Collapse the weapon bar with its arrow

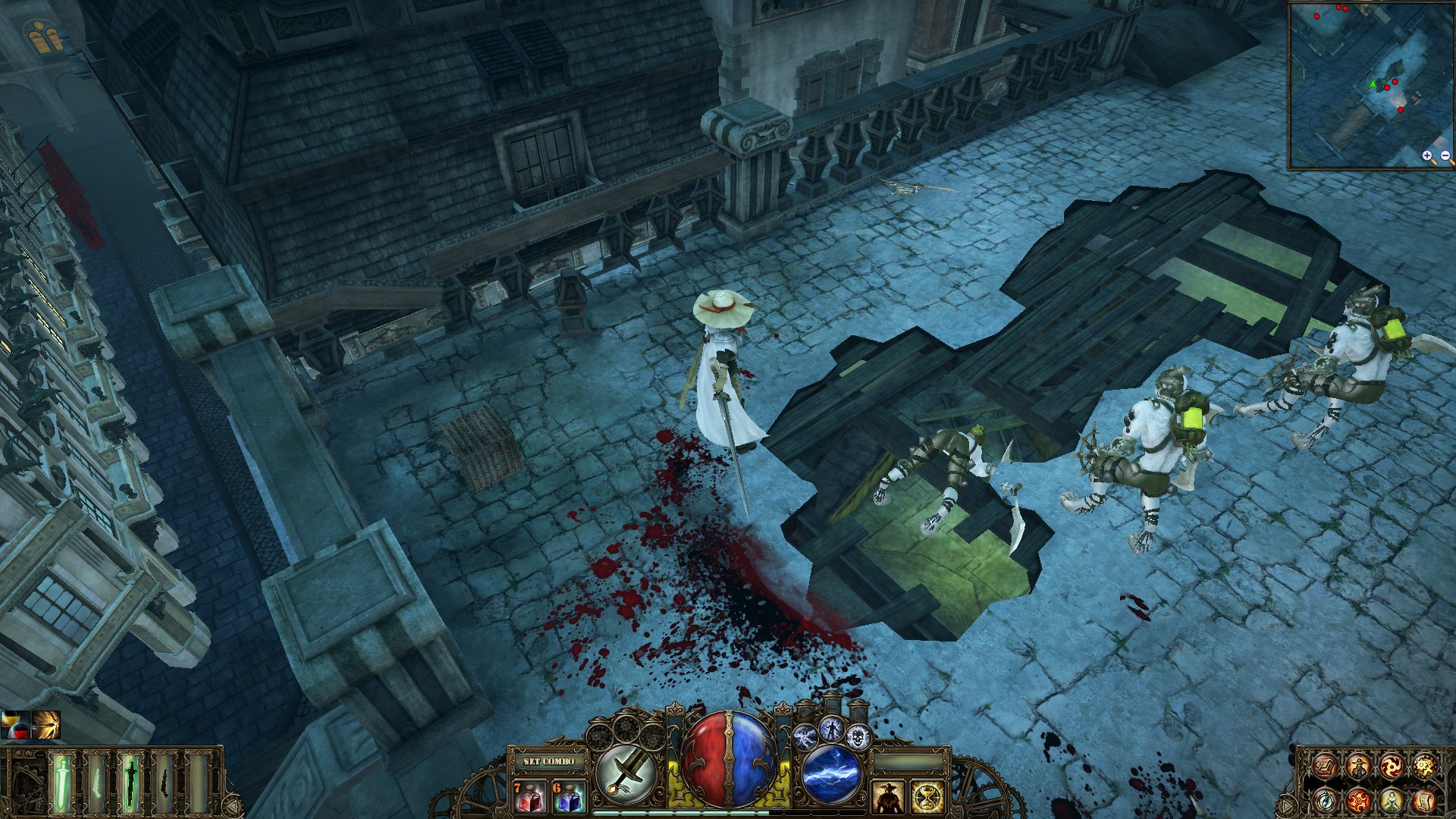point(234,805)
